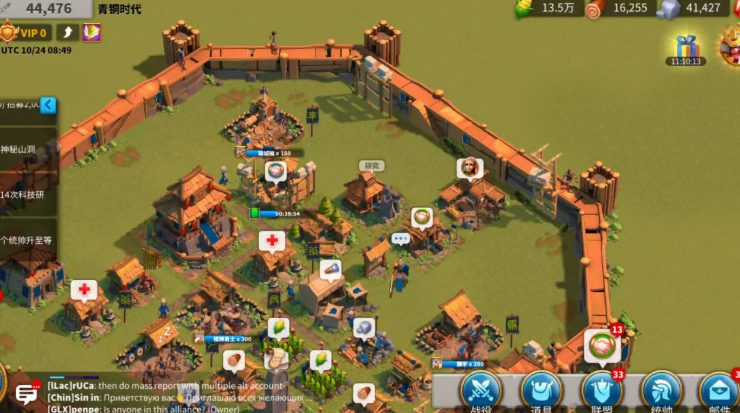Open the gift box with countdown timer
The width and height of the screenshot is (740, 413).
[686, 47]
